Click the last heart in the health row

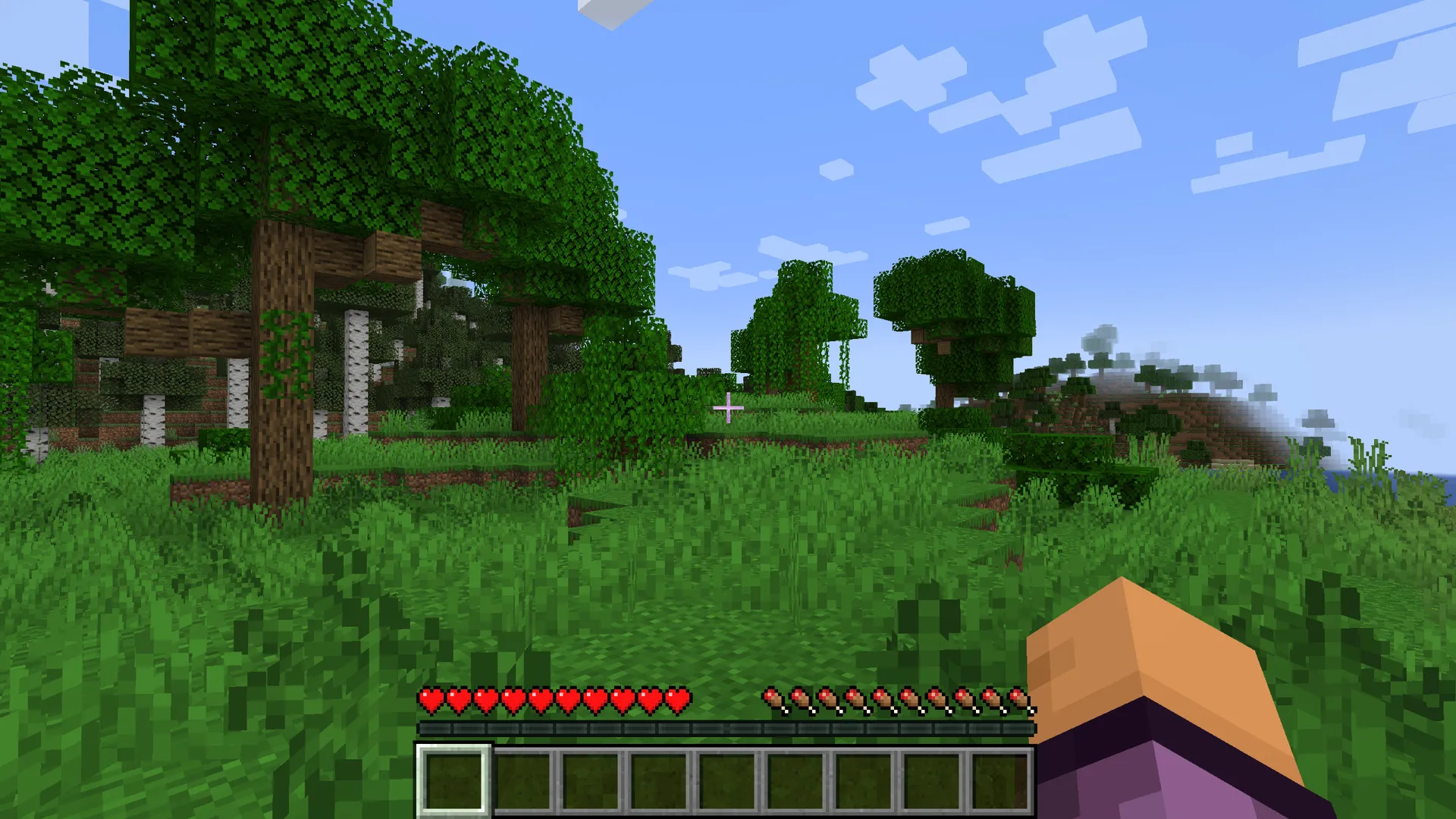click(x=679, y=701)
